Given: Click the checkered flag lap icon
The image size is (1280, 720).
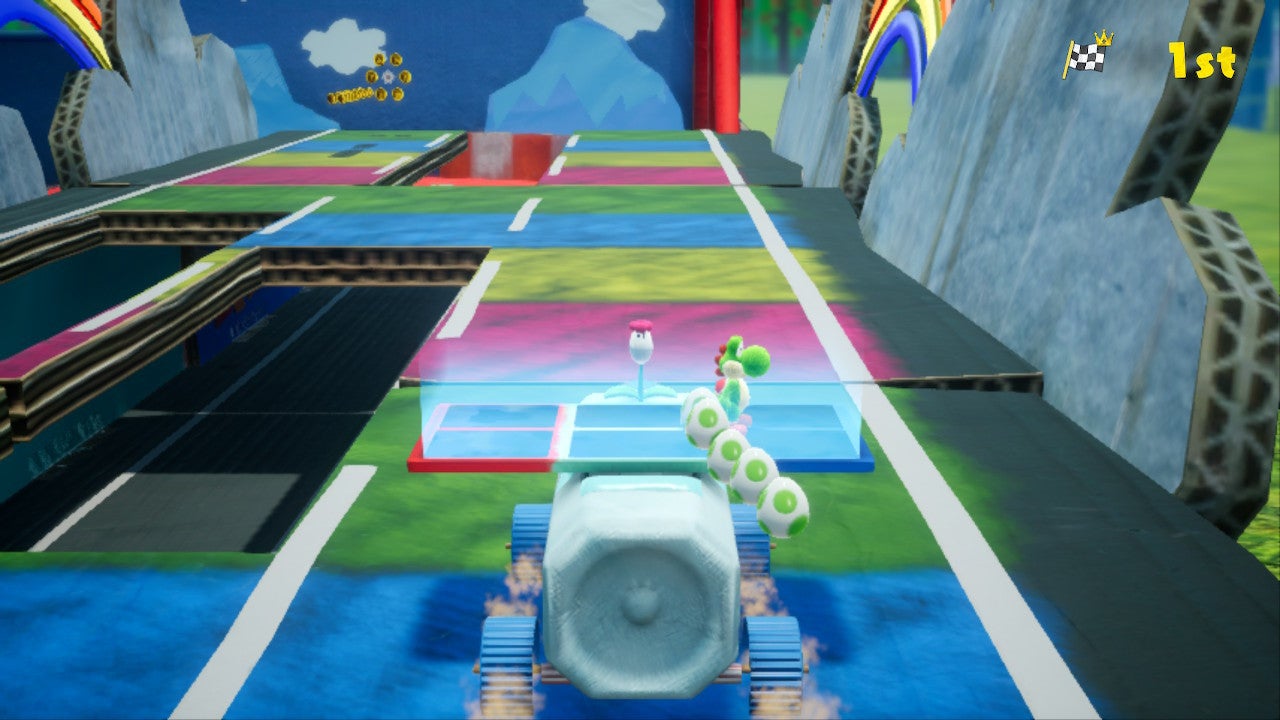Looking at the screenshot, I should tap(1088, 58).
